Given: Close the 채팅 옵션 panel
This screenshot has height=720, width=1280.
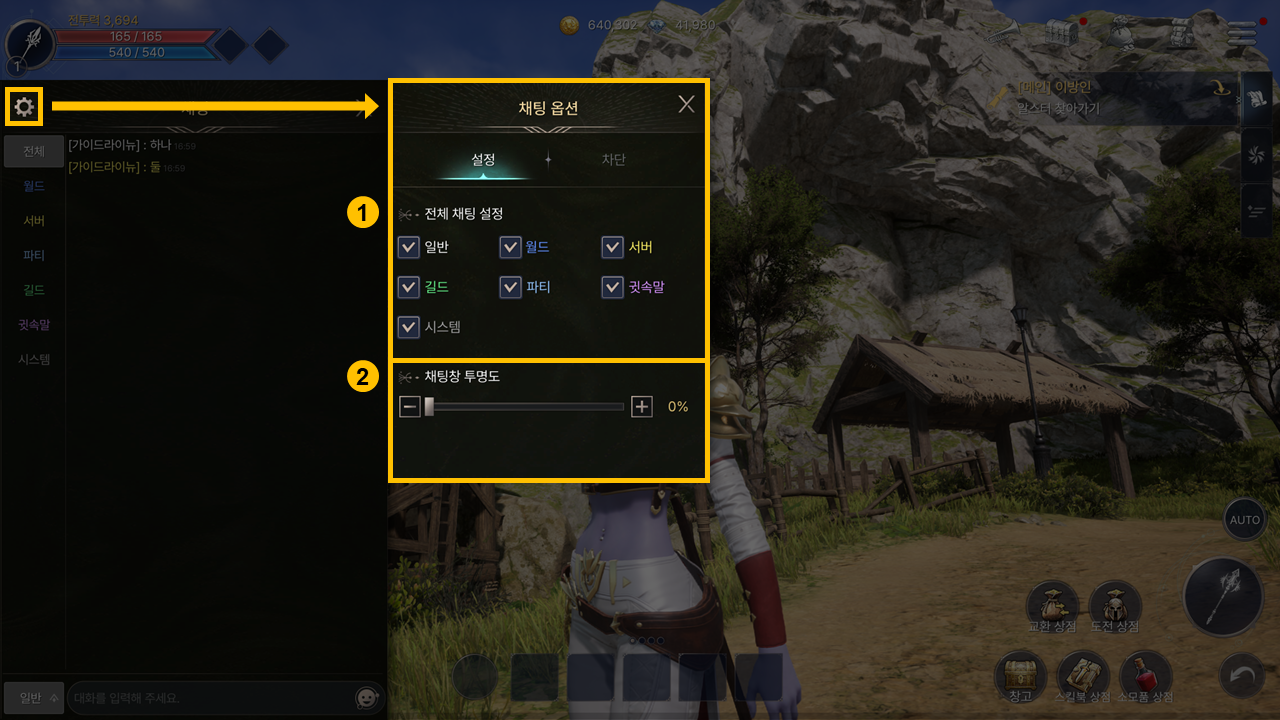Looking at the screenshot, I should point(686,104).
